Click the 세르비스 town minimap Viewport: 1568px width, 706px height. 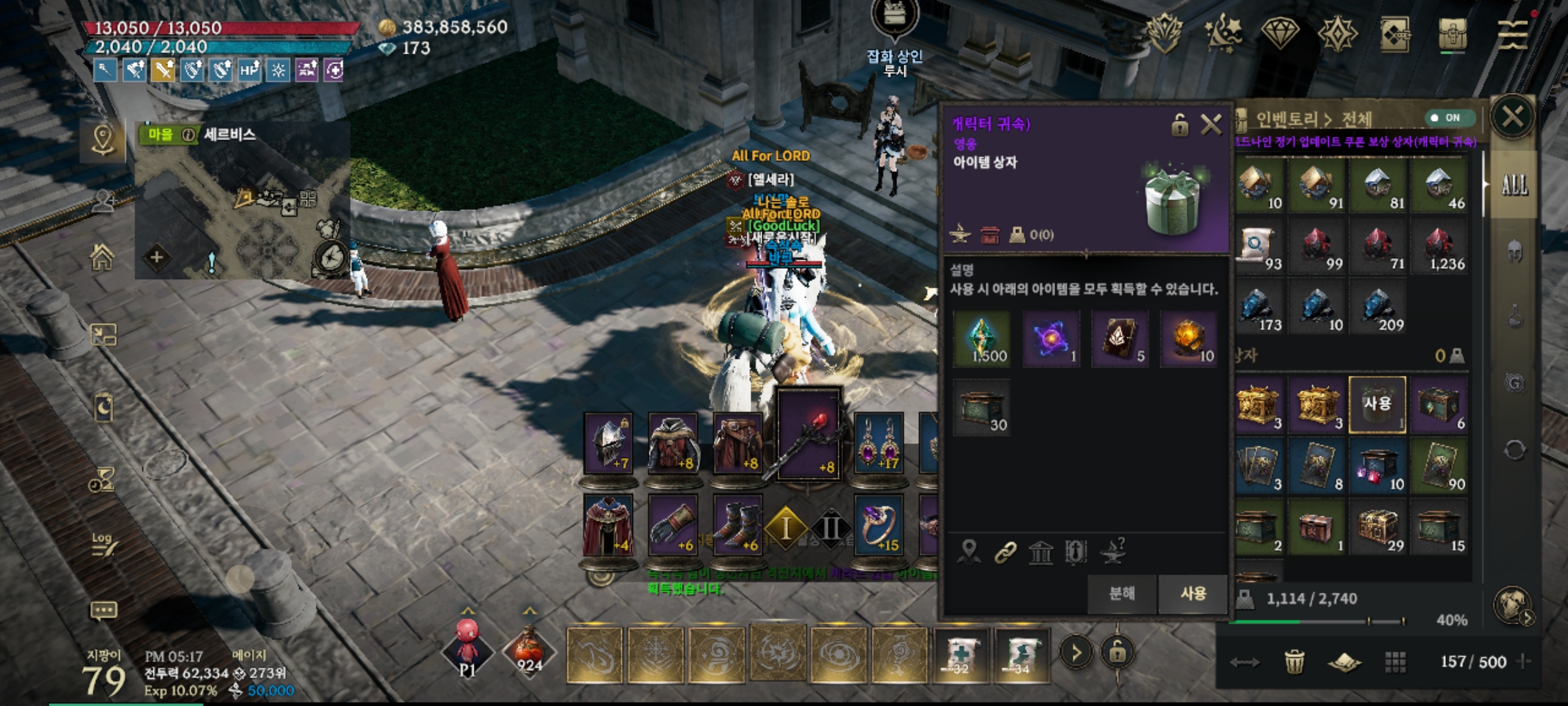point(242,209)
